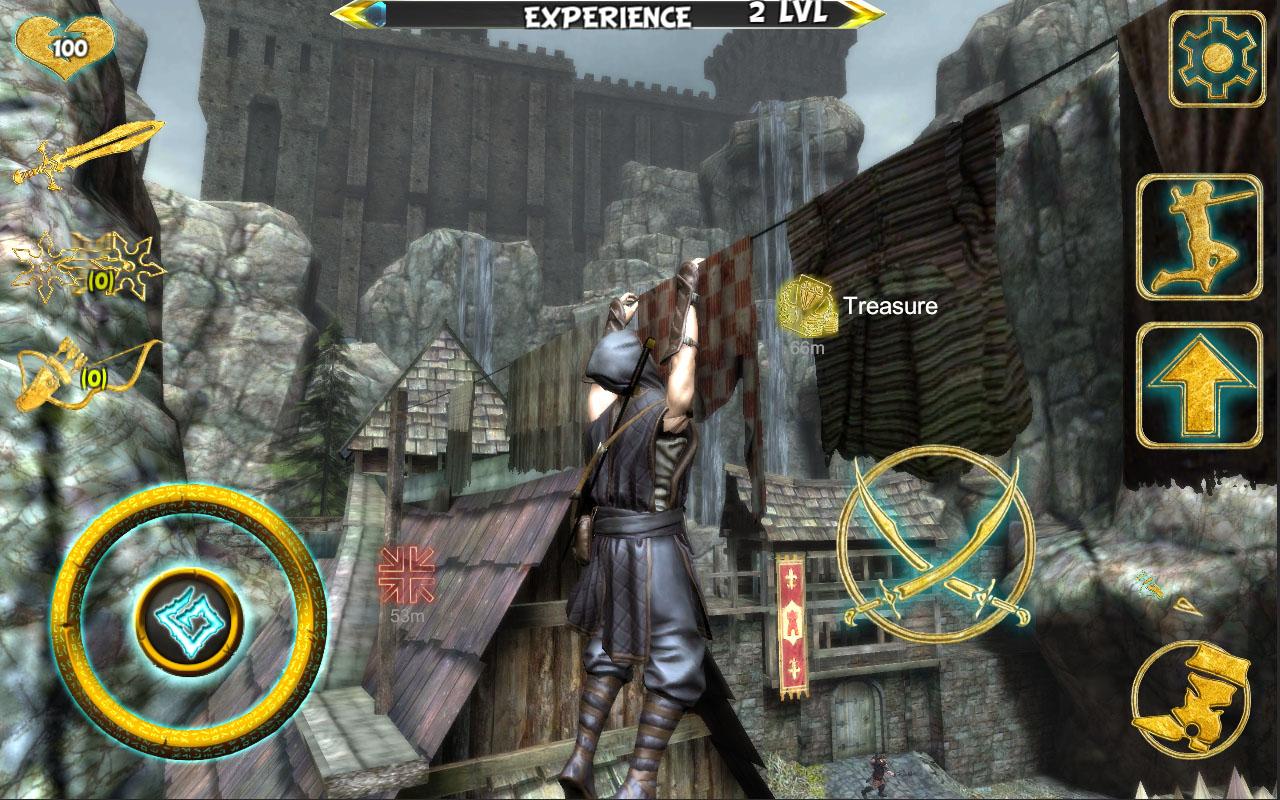Tap the gem icon on the experience bar
1280x800 pixels.
[x=381, y=14]
